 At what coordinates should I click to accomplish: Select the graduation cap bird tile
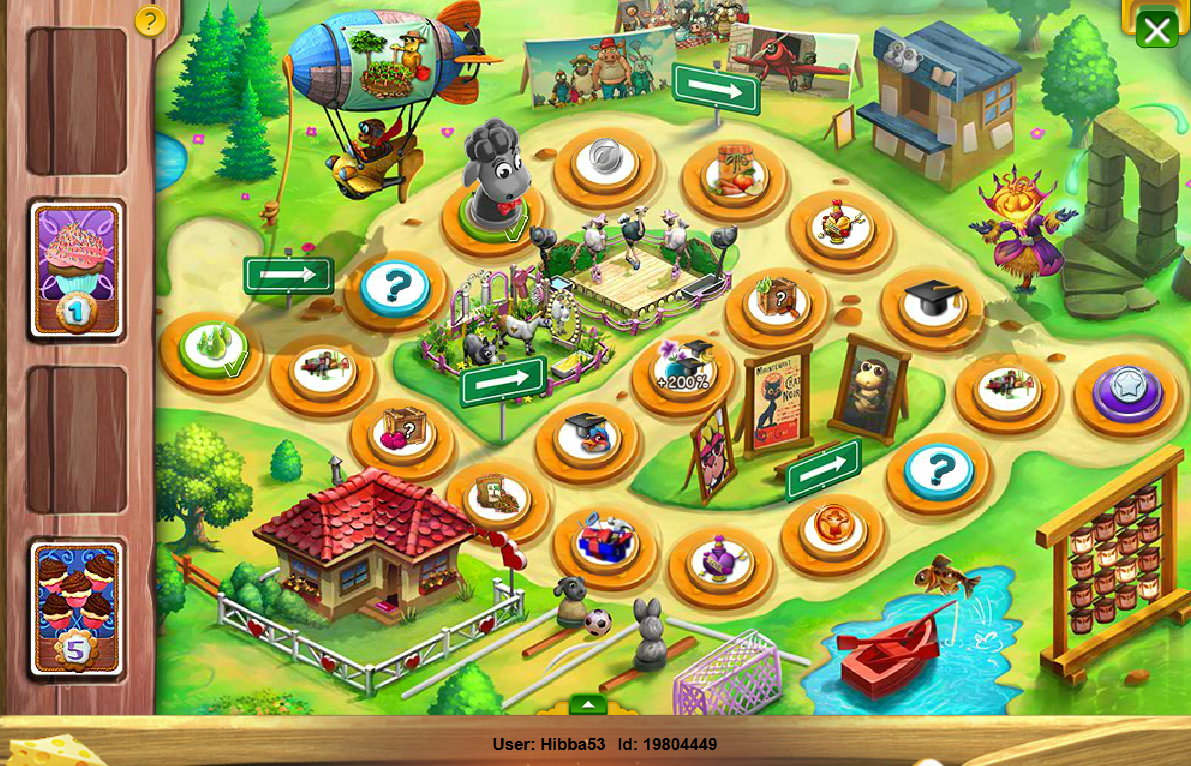click(587, 436)
